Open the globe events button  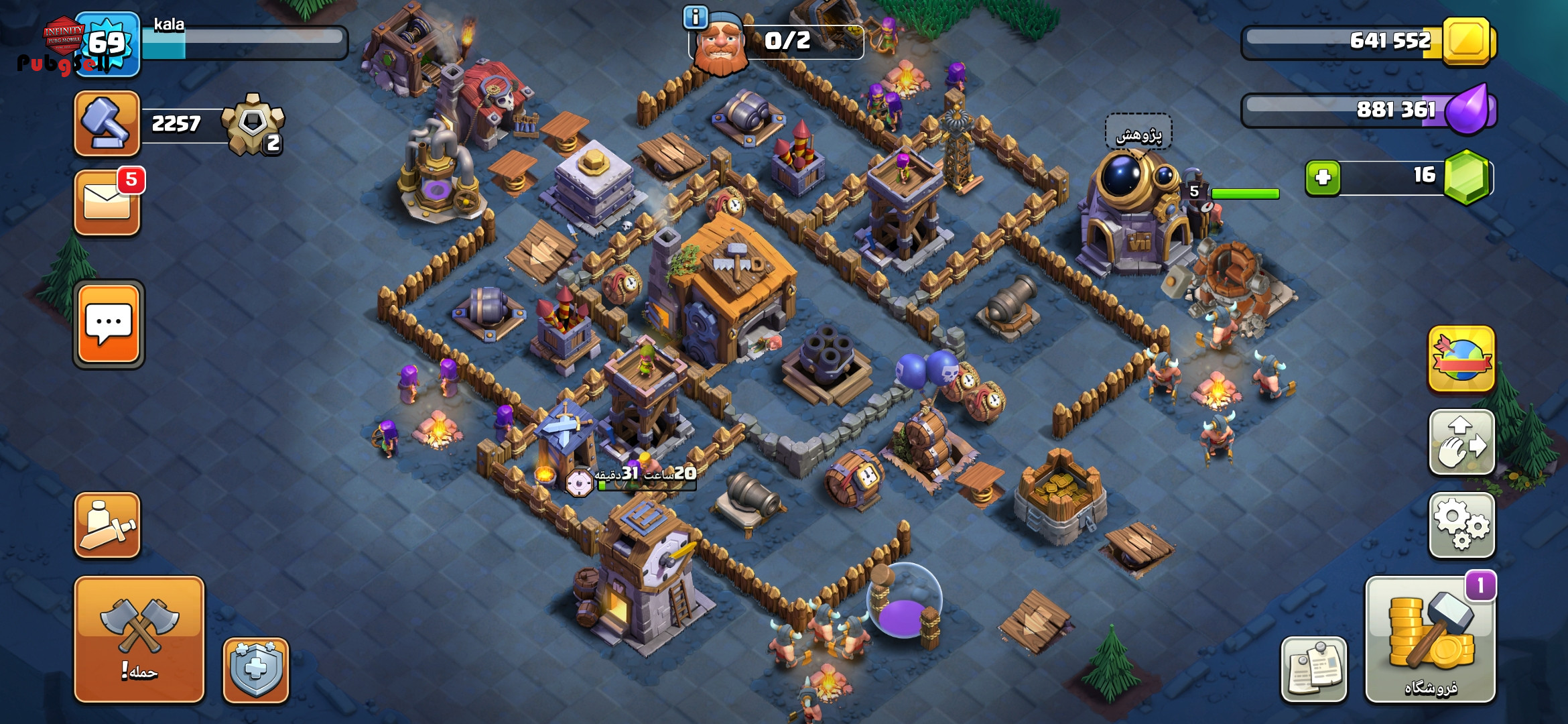point(1461,359)
